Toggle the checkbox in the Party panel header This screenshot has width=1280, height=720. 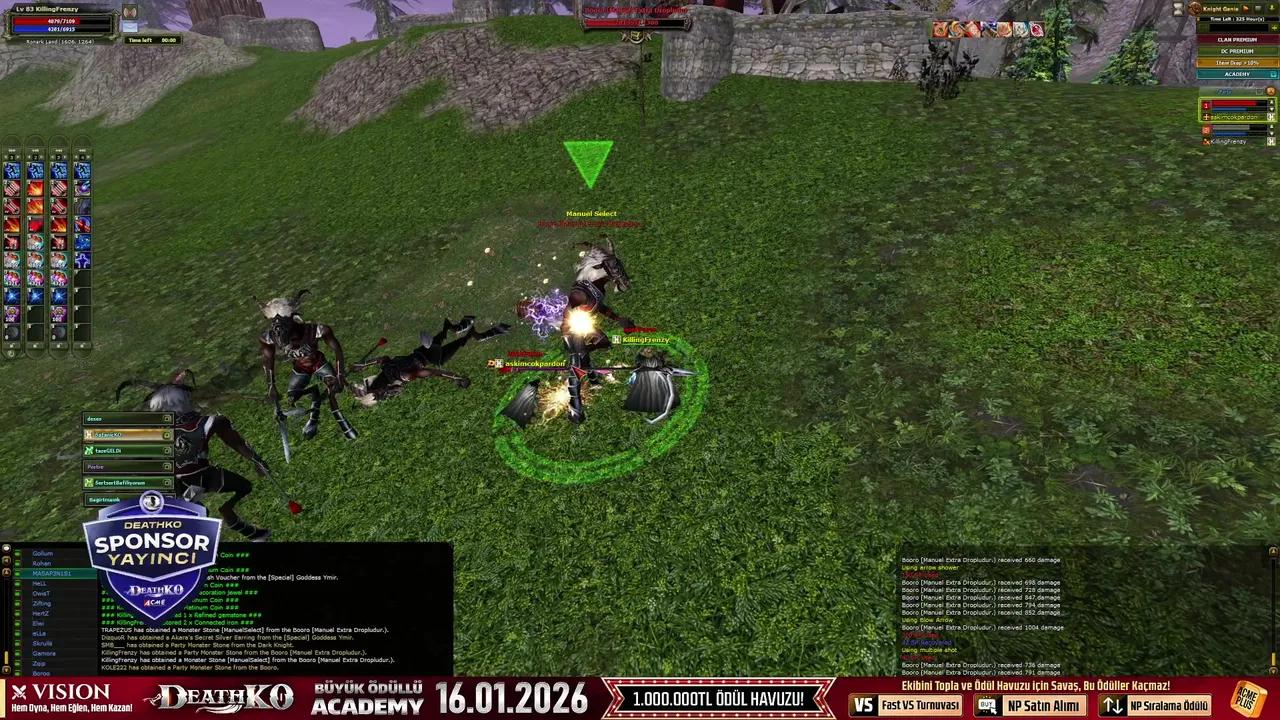click(x=1259, y=92)
